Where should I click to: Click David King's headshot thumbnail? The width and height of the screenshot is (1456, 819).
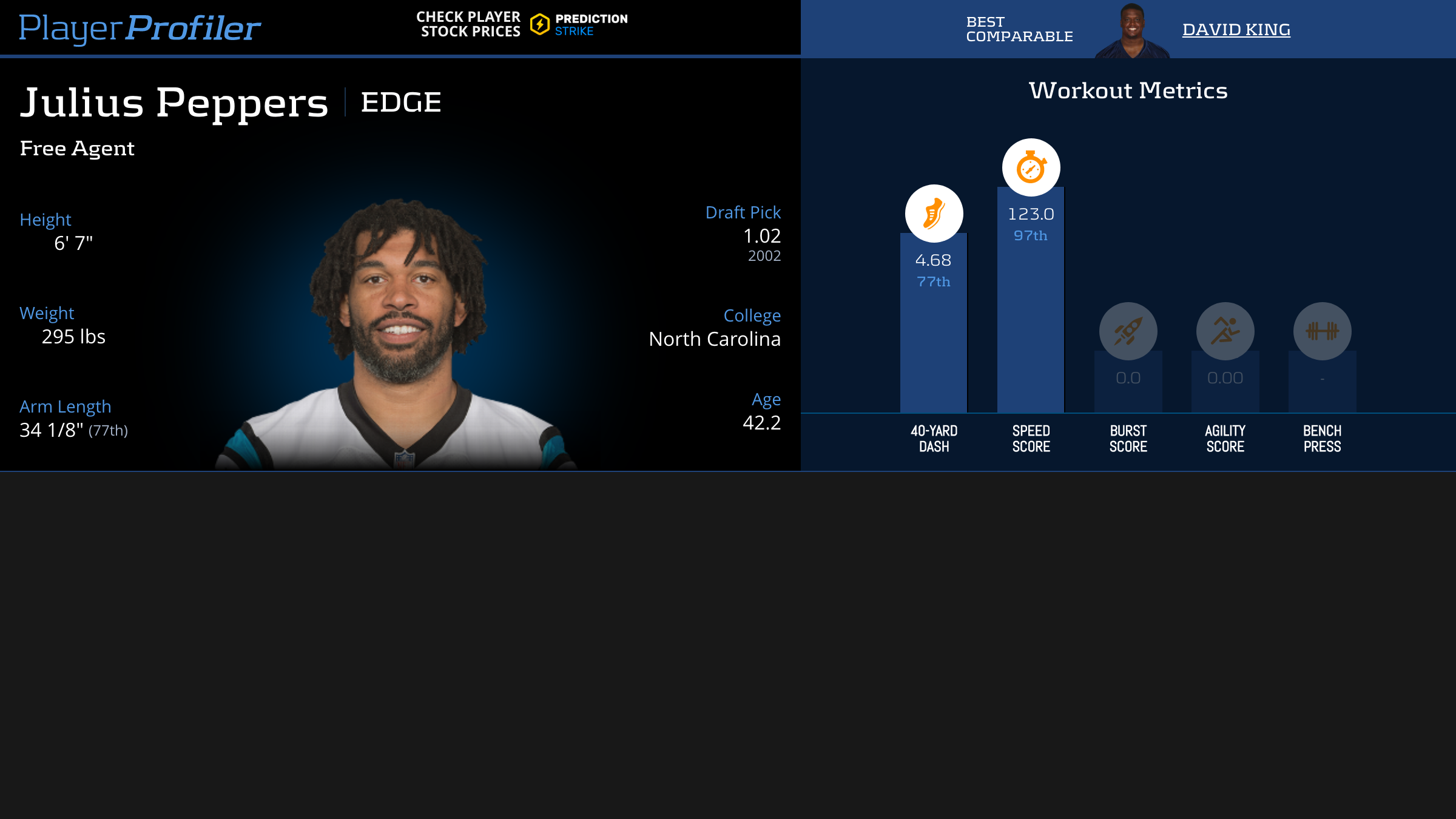tap(1132, 30)
